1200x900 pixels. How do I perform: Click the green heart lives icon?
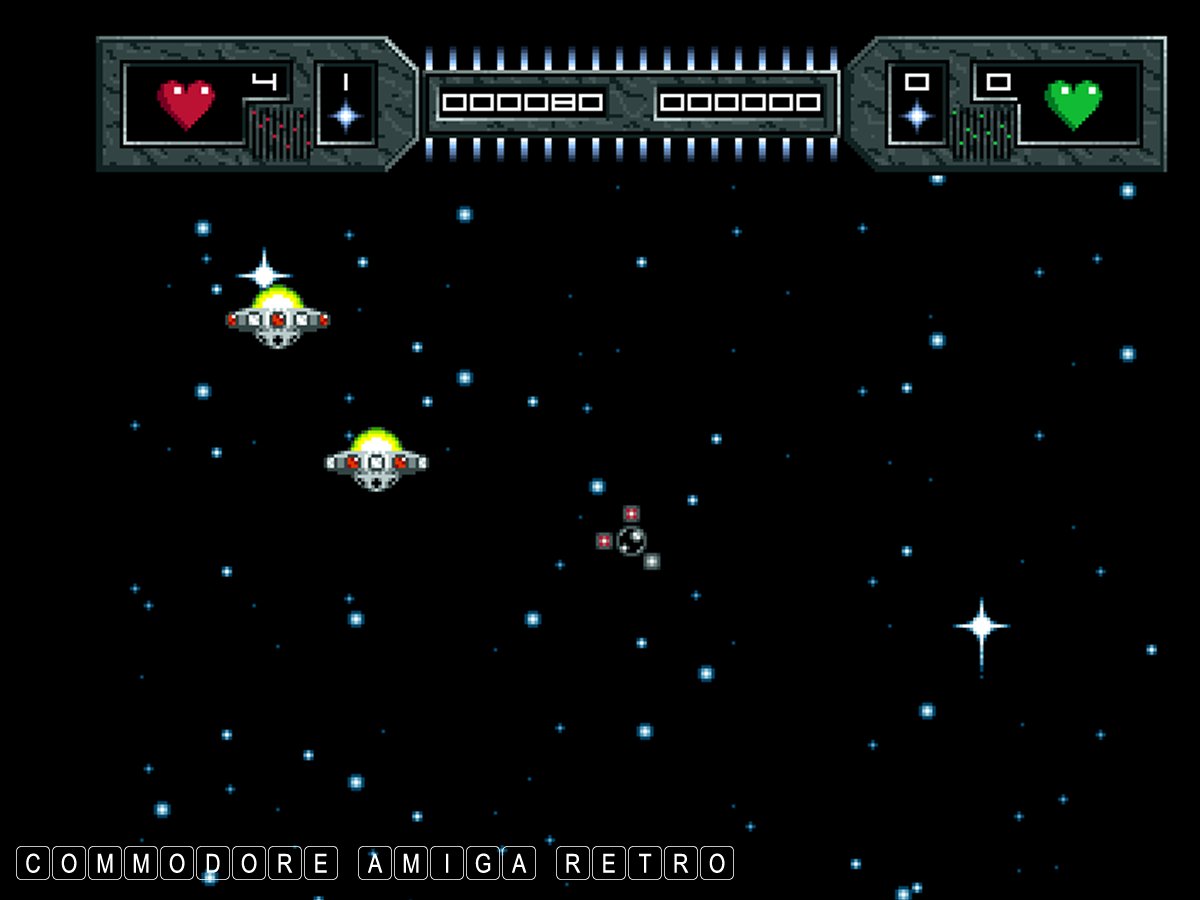pos(1073,104)
